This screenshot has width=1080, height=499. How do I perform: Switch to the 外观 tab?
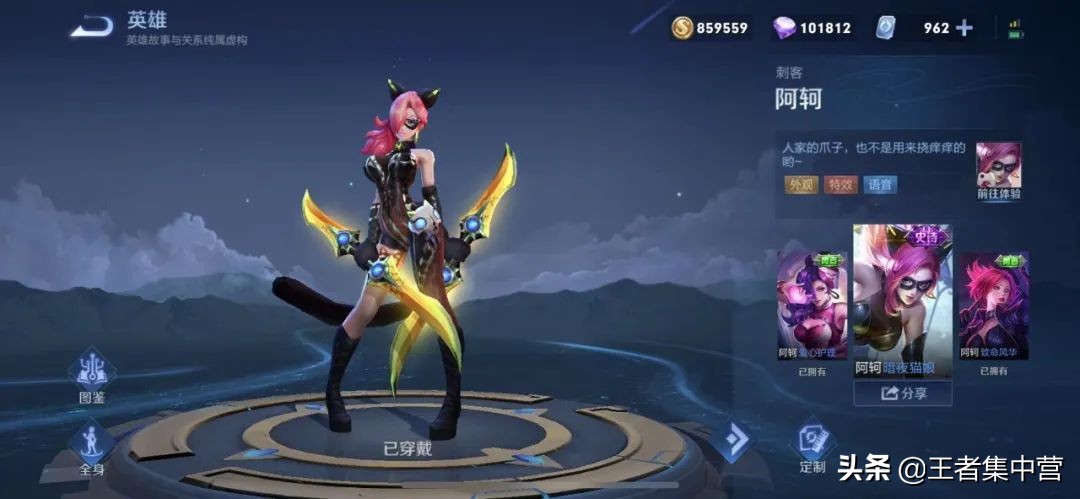(x=802, y=184)
